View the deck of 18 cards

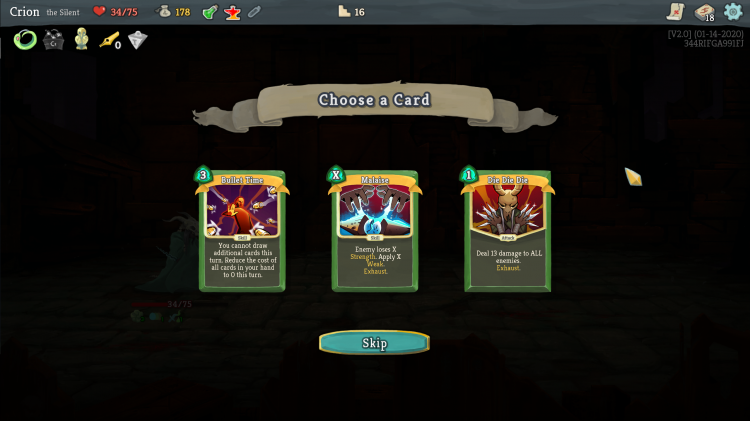pyautogui.click(x=705, y=12)
